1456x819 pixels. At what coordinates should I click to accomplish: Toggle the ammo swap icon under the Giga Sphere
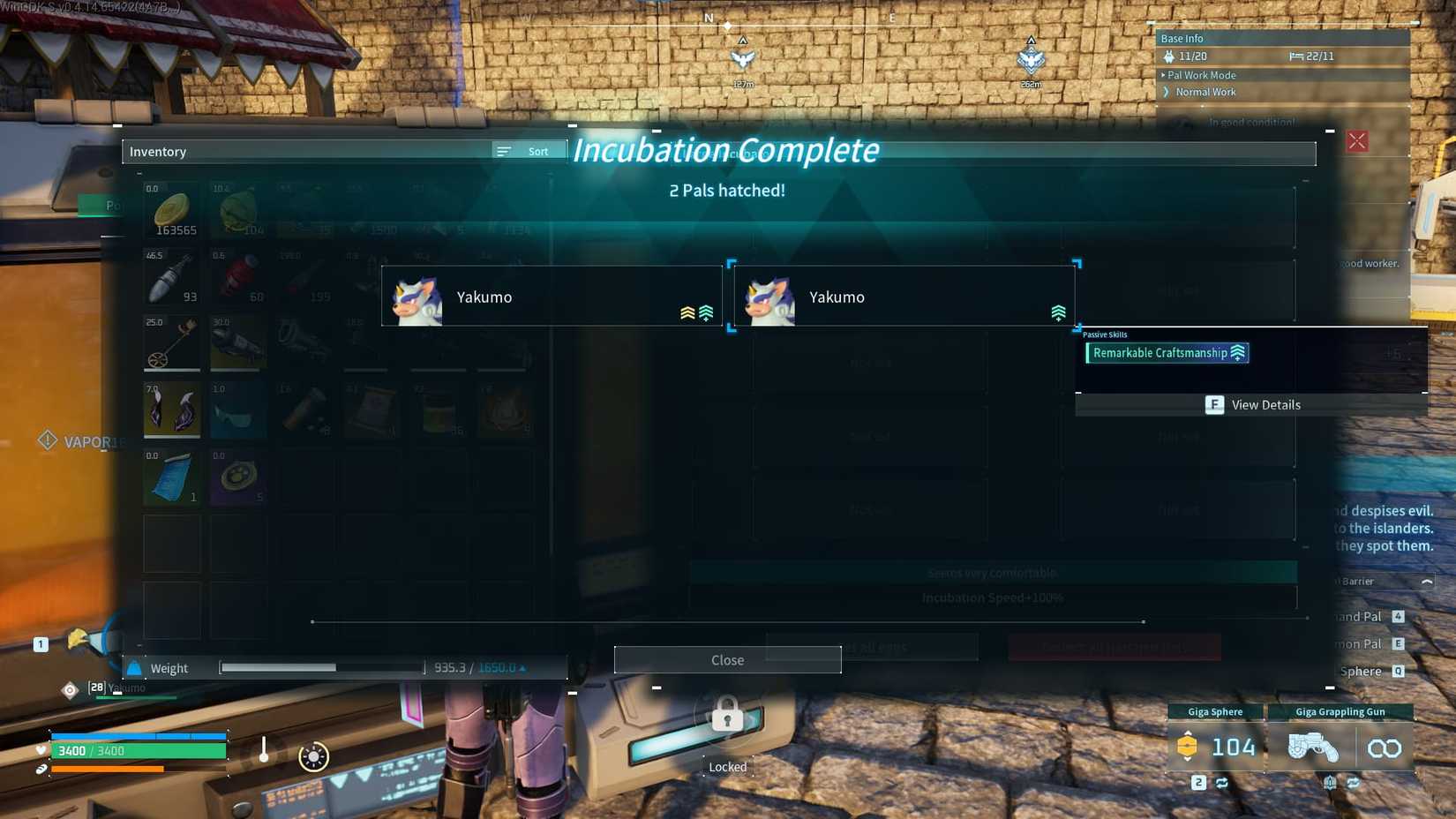tap(1223, 783)
